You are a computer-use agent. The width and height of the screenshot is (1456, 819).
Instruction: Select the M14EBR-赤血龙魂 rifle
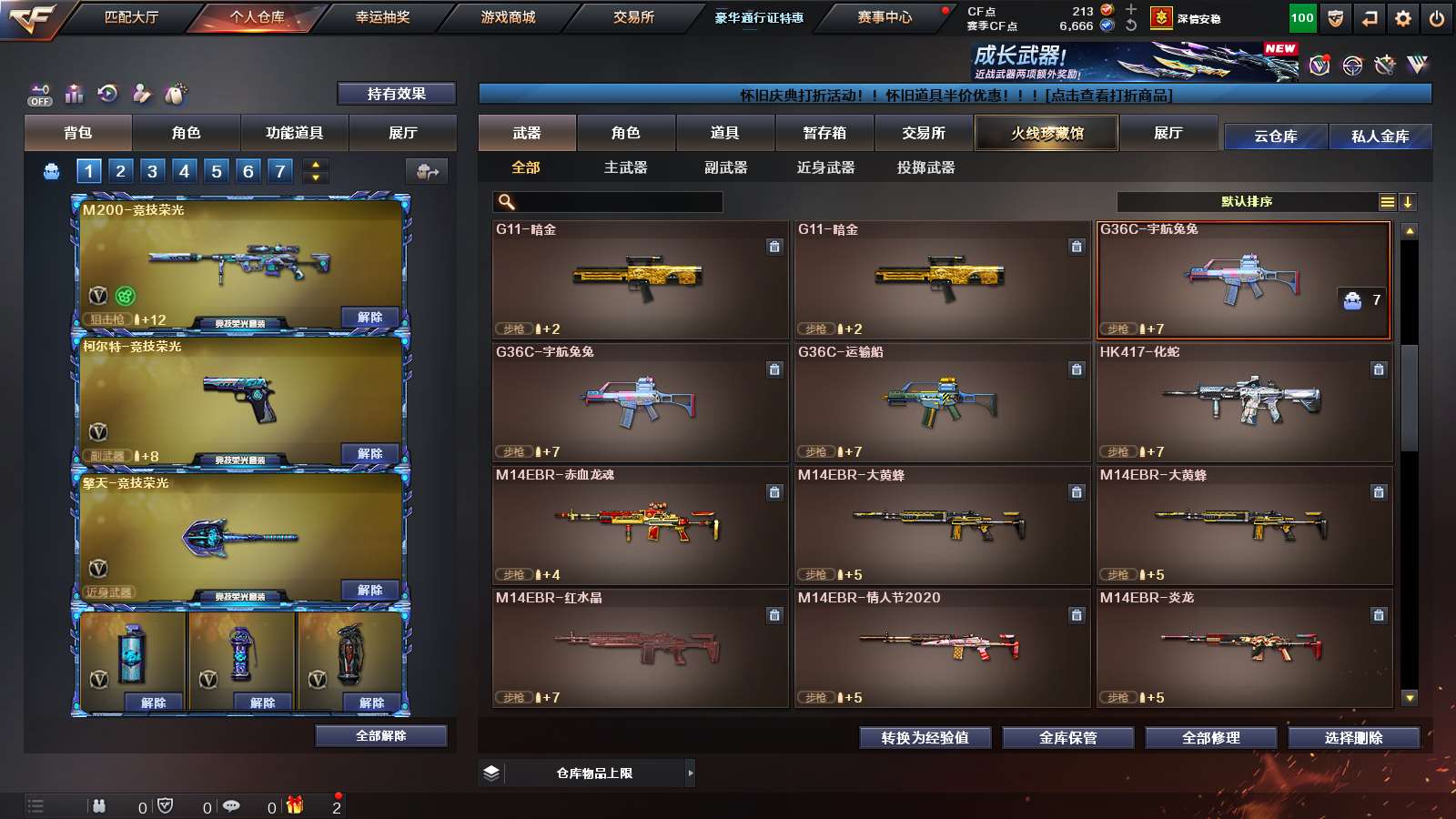point(640,525)
